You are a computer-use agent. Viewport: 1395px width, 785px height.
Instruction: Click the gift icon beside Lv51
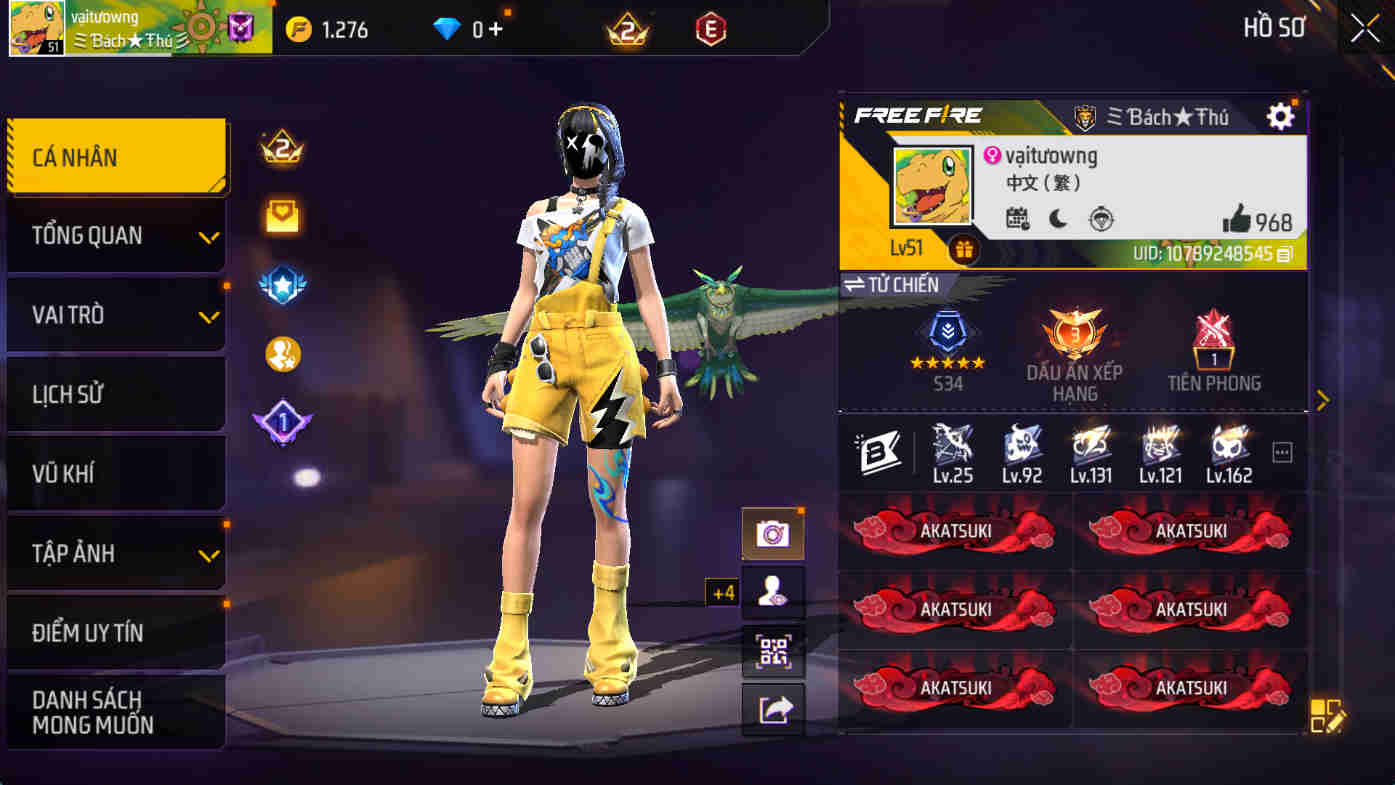click(x=963, y=248)
